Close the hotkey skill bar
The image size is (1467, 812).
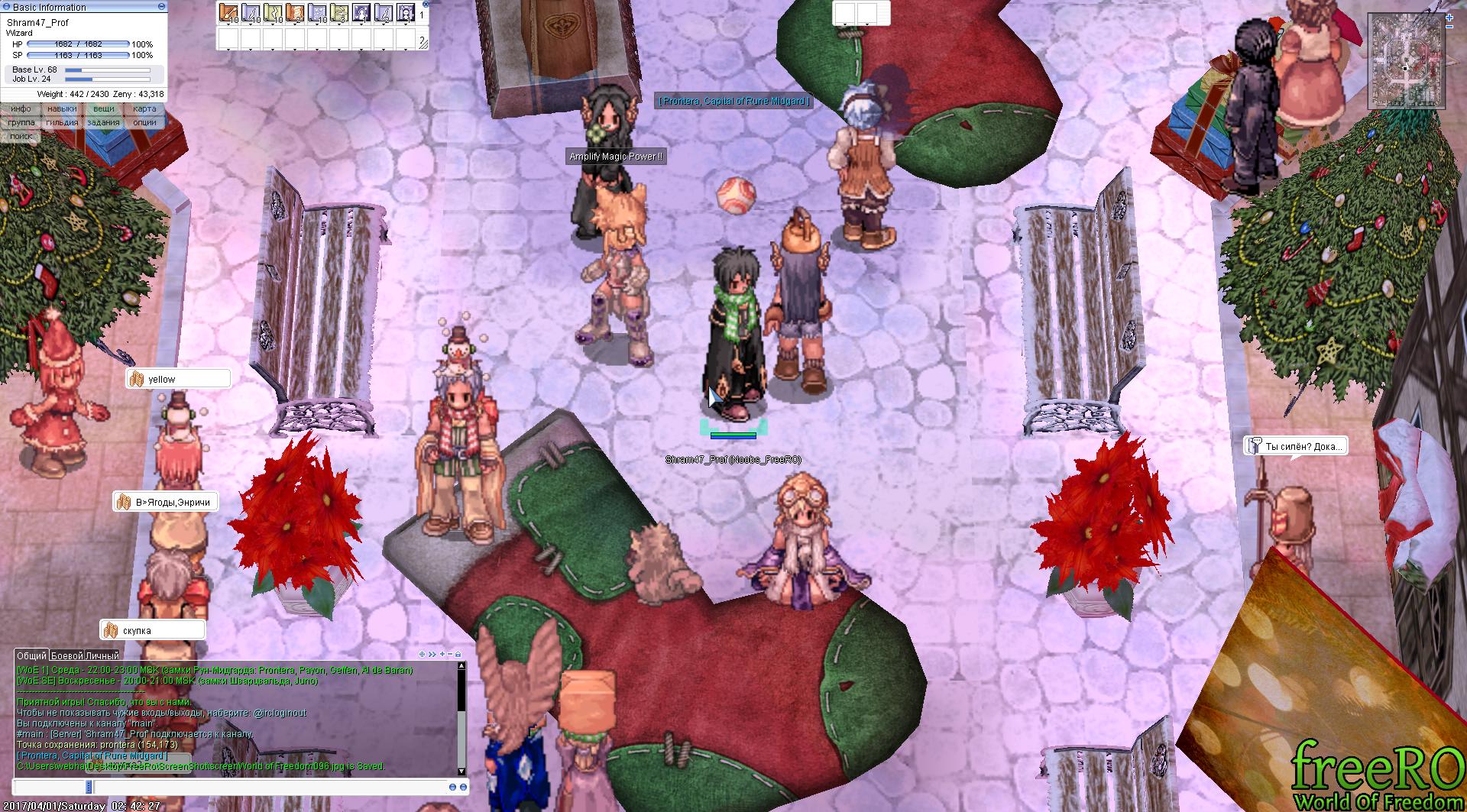[x=425, y=4]
